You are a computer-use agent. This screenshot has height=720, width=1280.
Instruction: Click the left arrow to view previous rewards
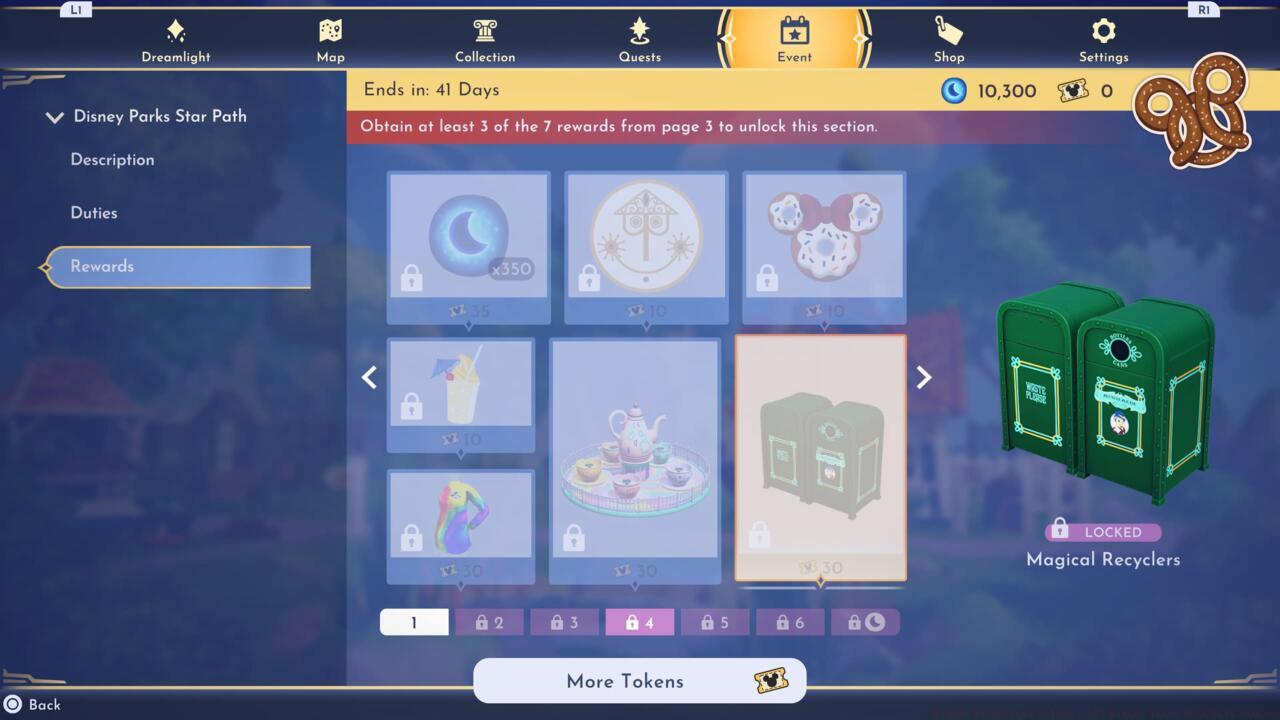click(x=369, y=377)
